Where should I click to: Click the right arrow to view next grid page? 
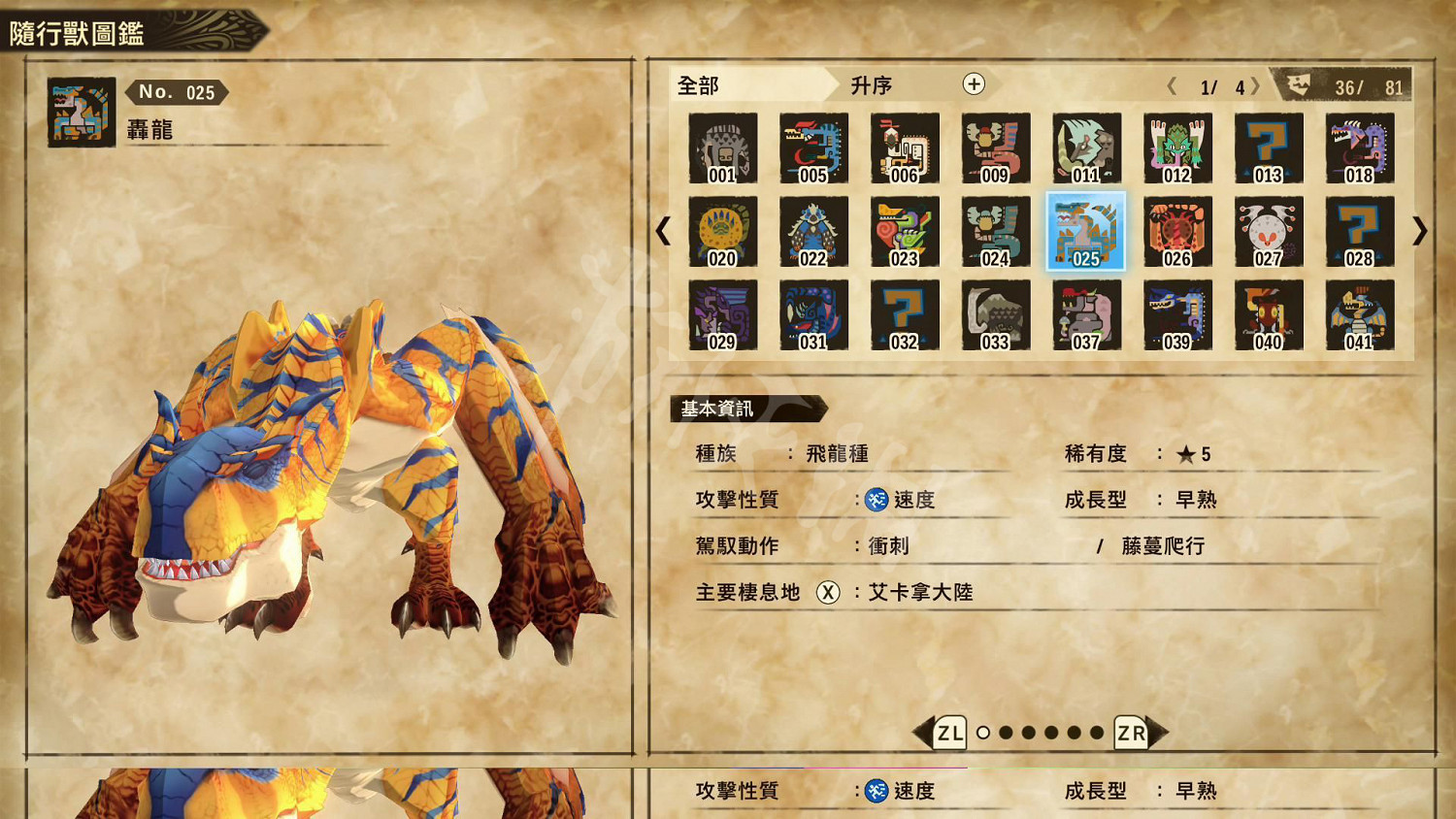pyautogui.click(x=1422, y=232)
